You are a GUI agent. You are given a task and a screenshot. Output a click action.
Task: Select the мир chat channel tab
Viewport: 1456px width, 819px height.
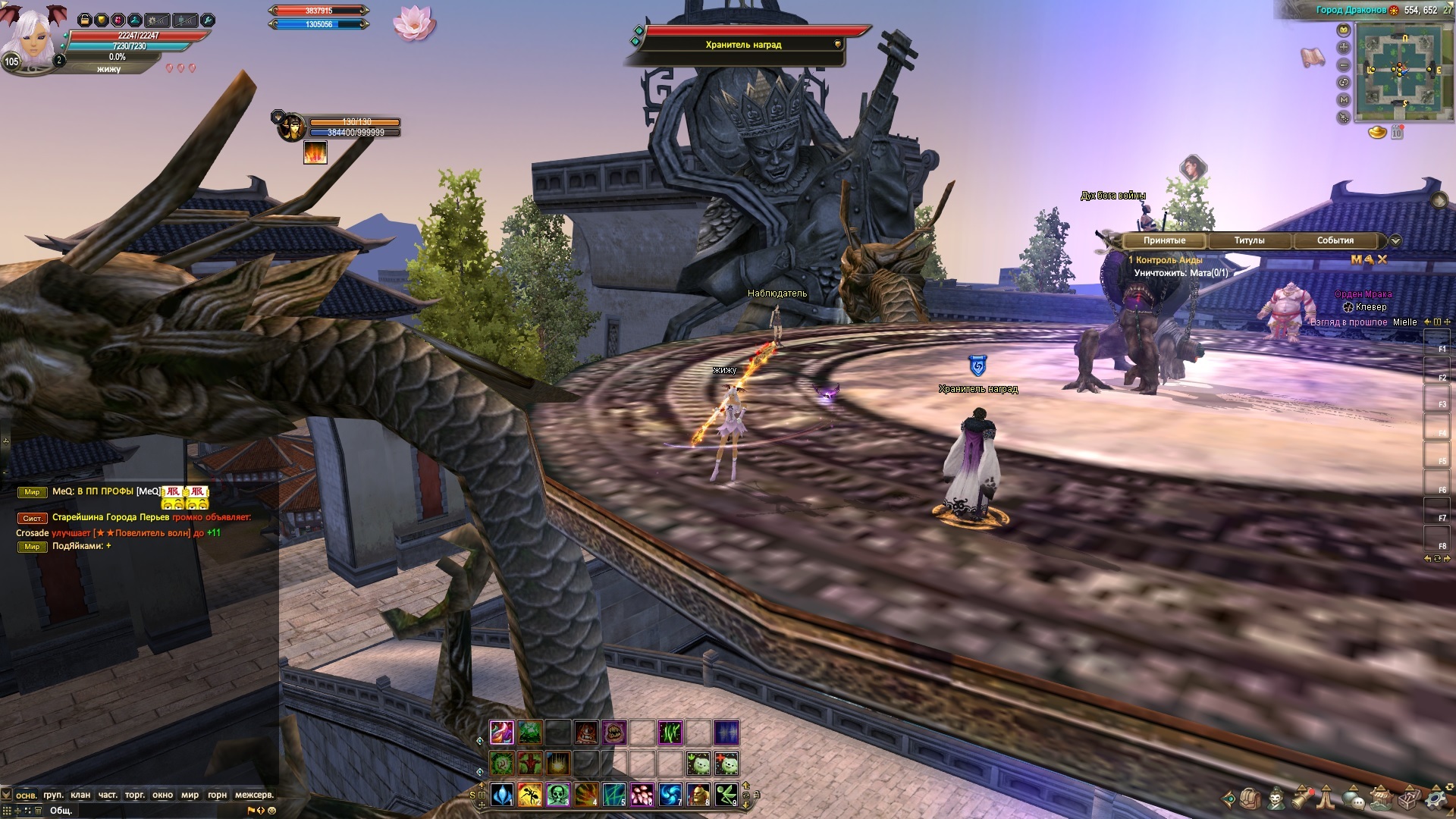point(190,795)
